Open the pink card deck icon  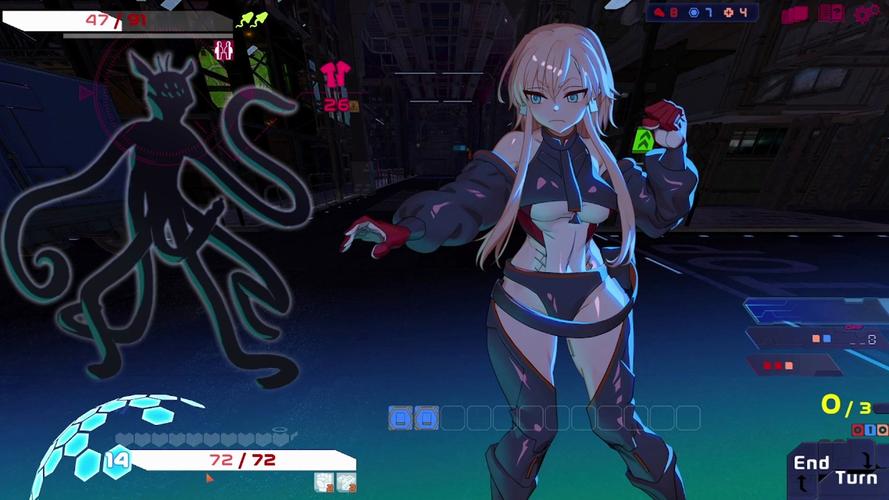point(796,14)
